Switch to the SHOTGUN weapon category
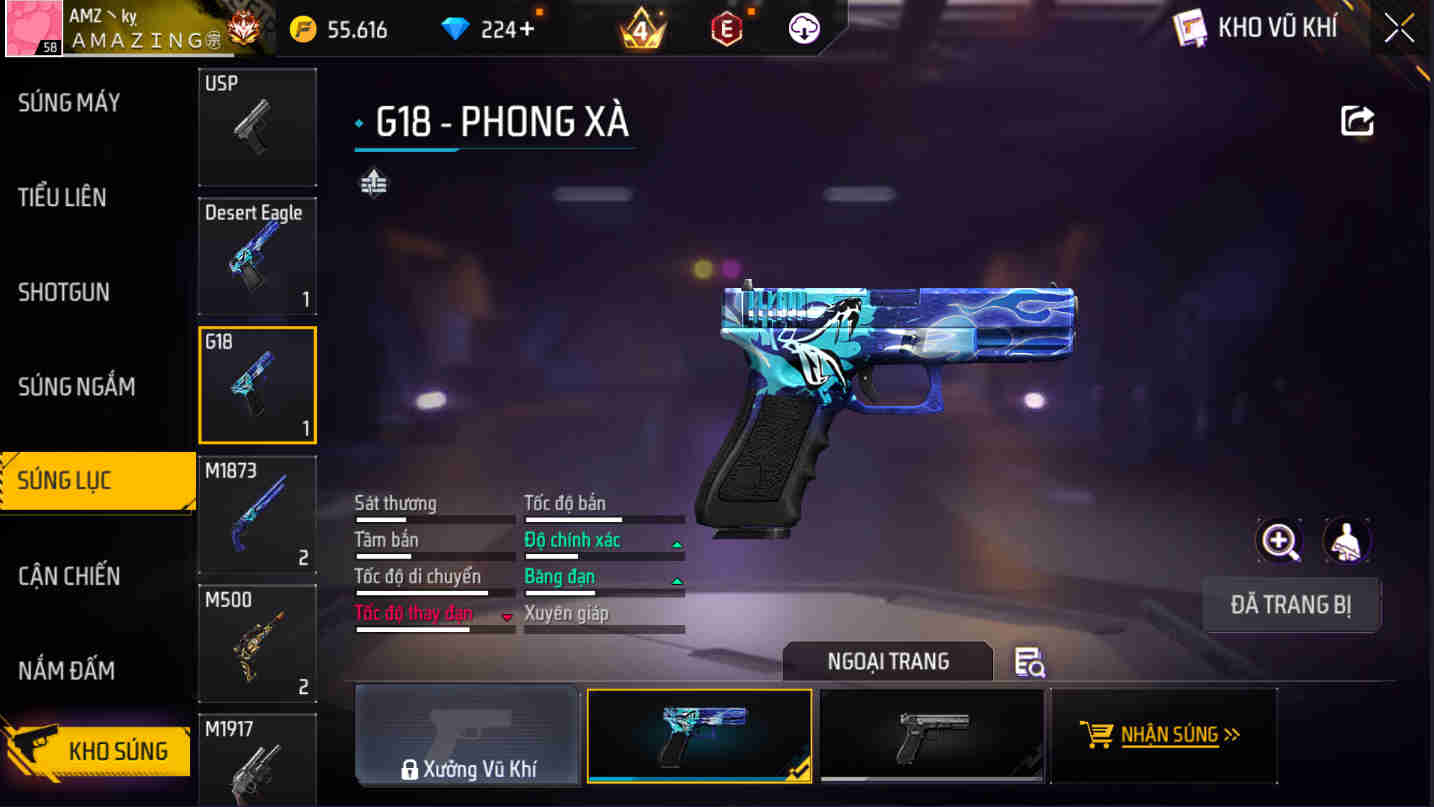 coord(63,292)
